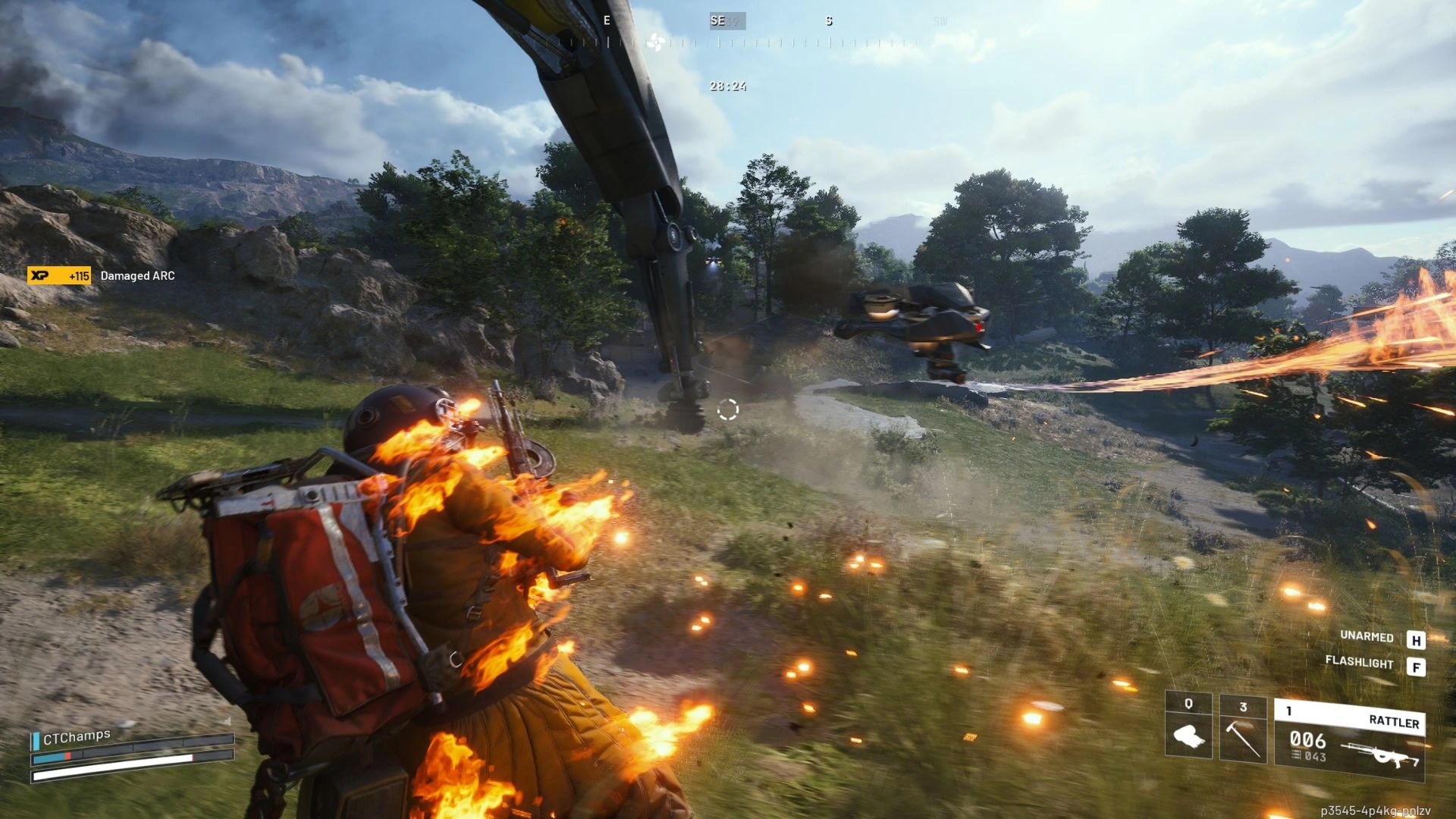Select the bandage quick-use slot
The width and height of the screenshot is (1456, 819).
coord(1188,725)
